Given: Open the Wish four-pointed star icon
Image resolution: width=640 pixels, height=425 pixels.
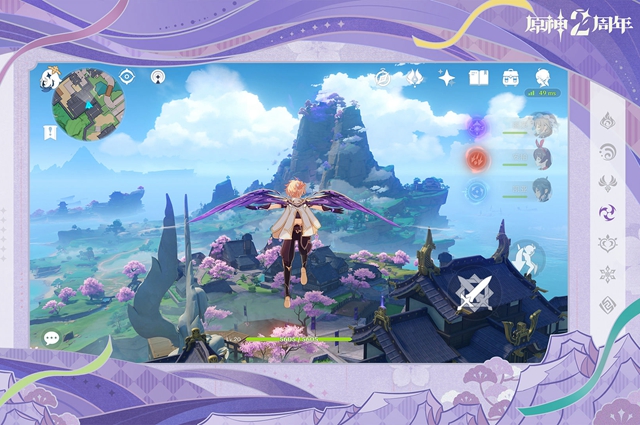Looking at the screenshot, I should click(x=447, y=78).
